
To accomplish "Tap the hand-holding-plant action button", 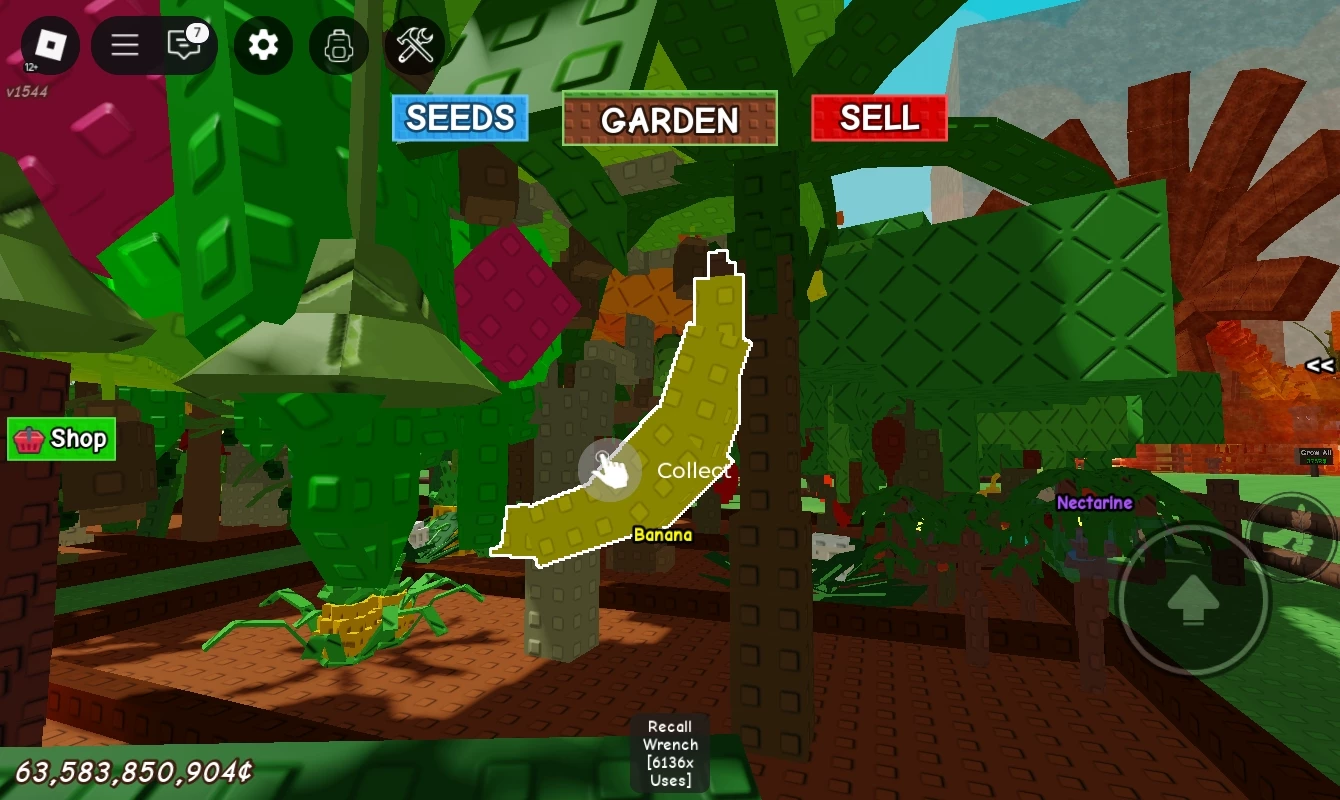I will [1297, 537].
